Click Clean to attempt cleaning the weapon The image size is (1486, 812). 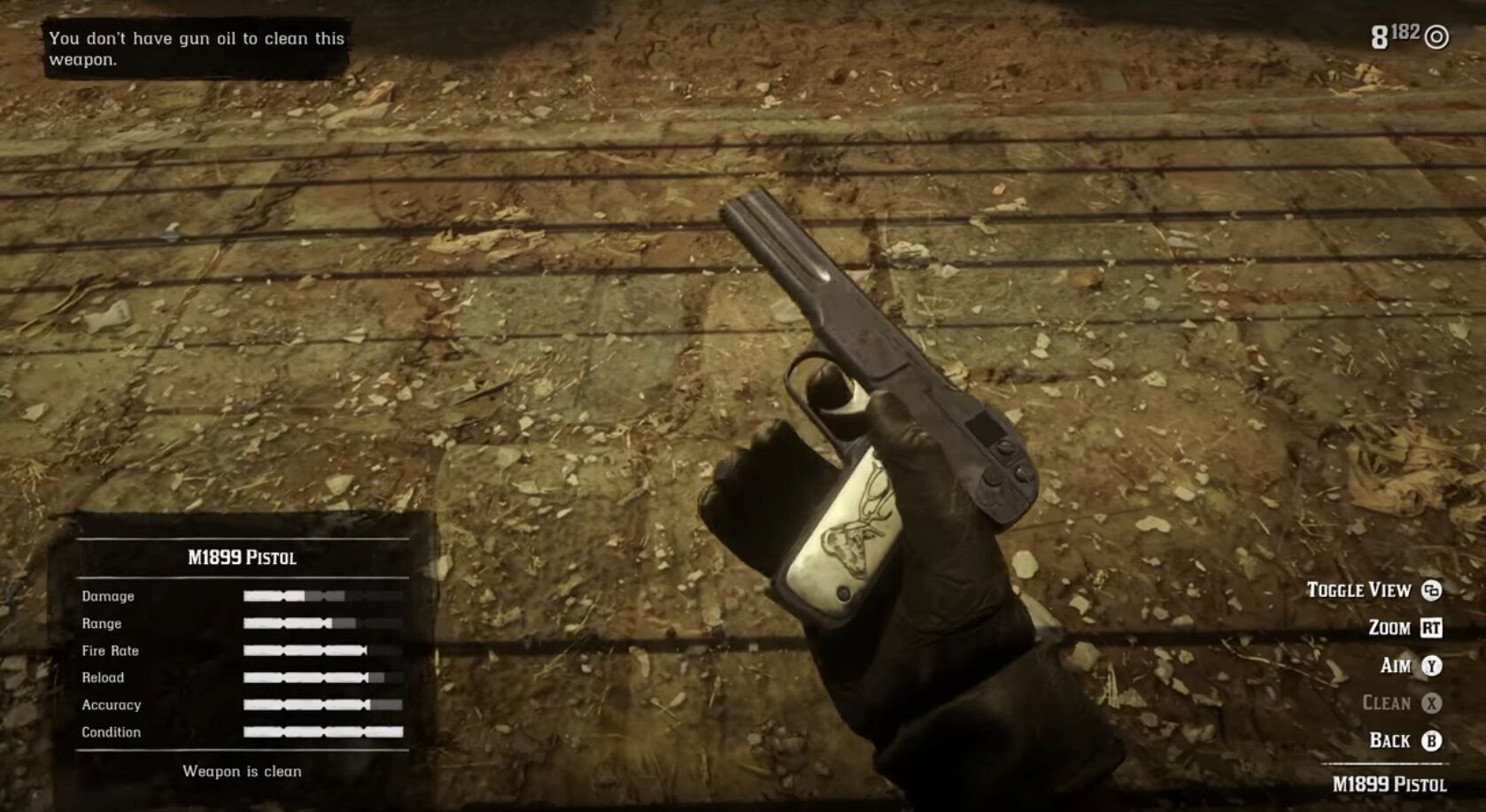click(x=1386, y=703)
